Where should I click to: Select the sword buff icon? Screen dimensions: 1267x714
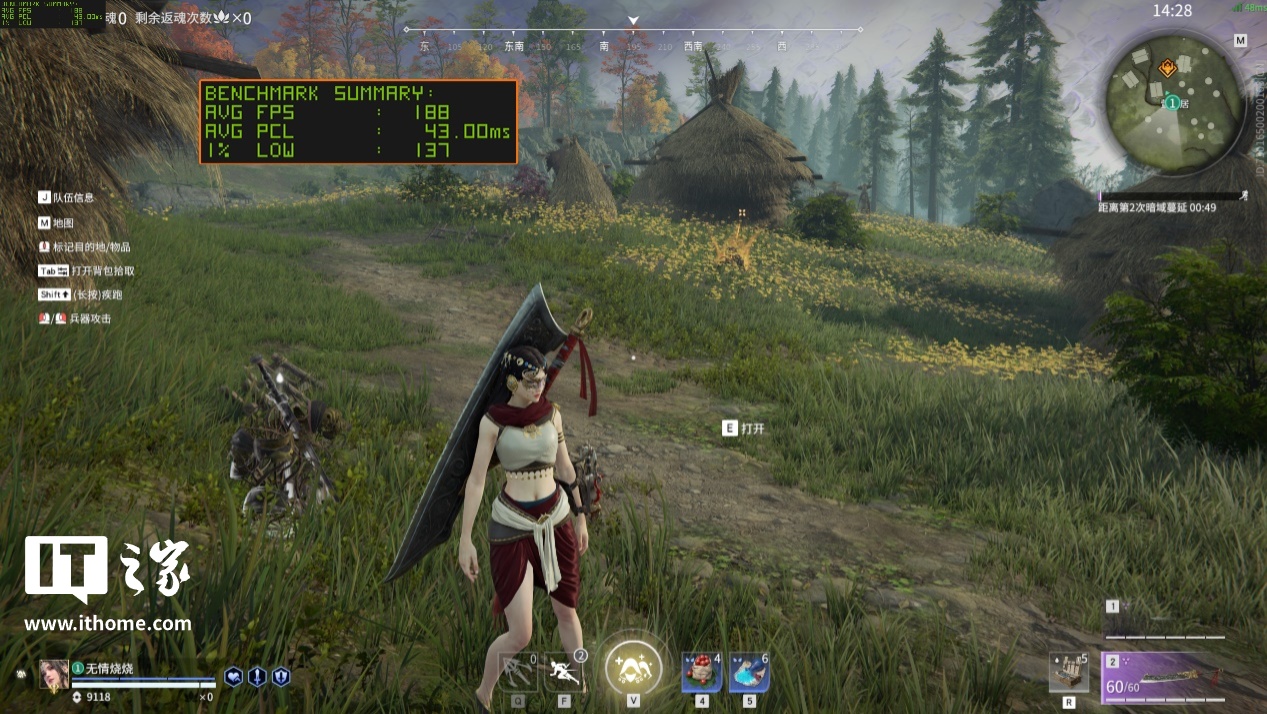[x=257, y=676]
